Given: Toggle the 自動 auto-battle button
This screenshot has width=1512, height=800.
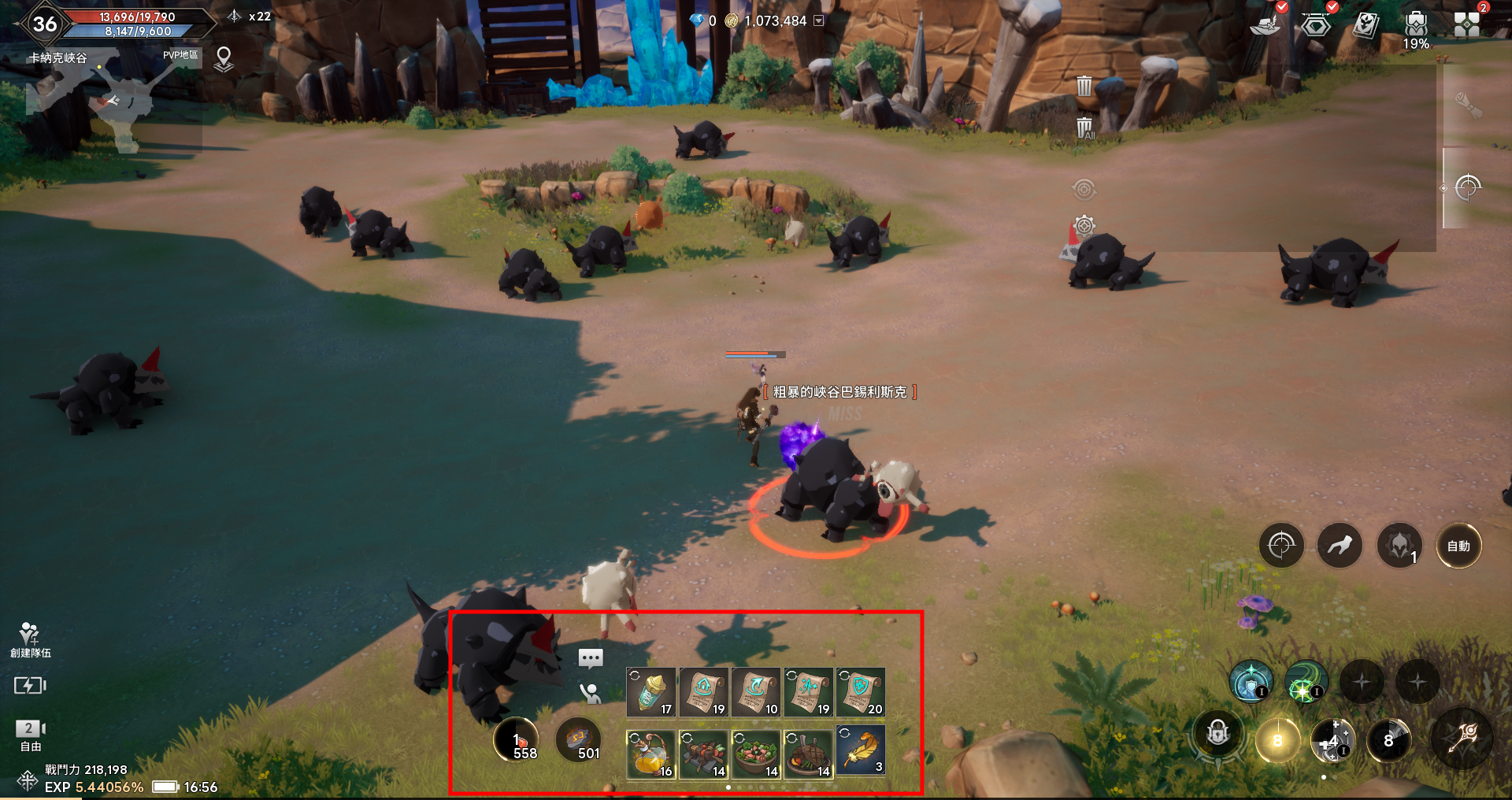Looking at the screenshot, I should (x=1458, y=546).
